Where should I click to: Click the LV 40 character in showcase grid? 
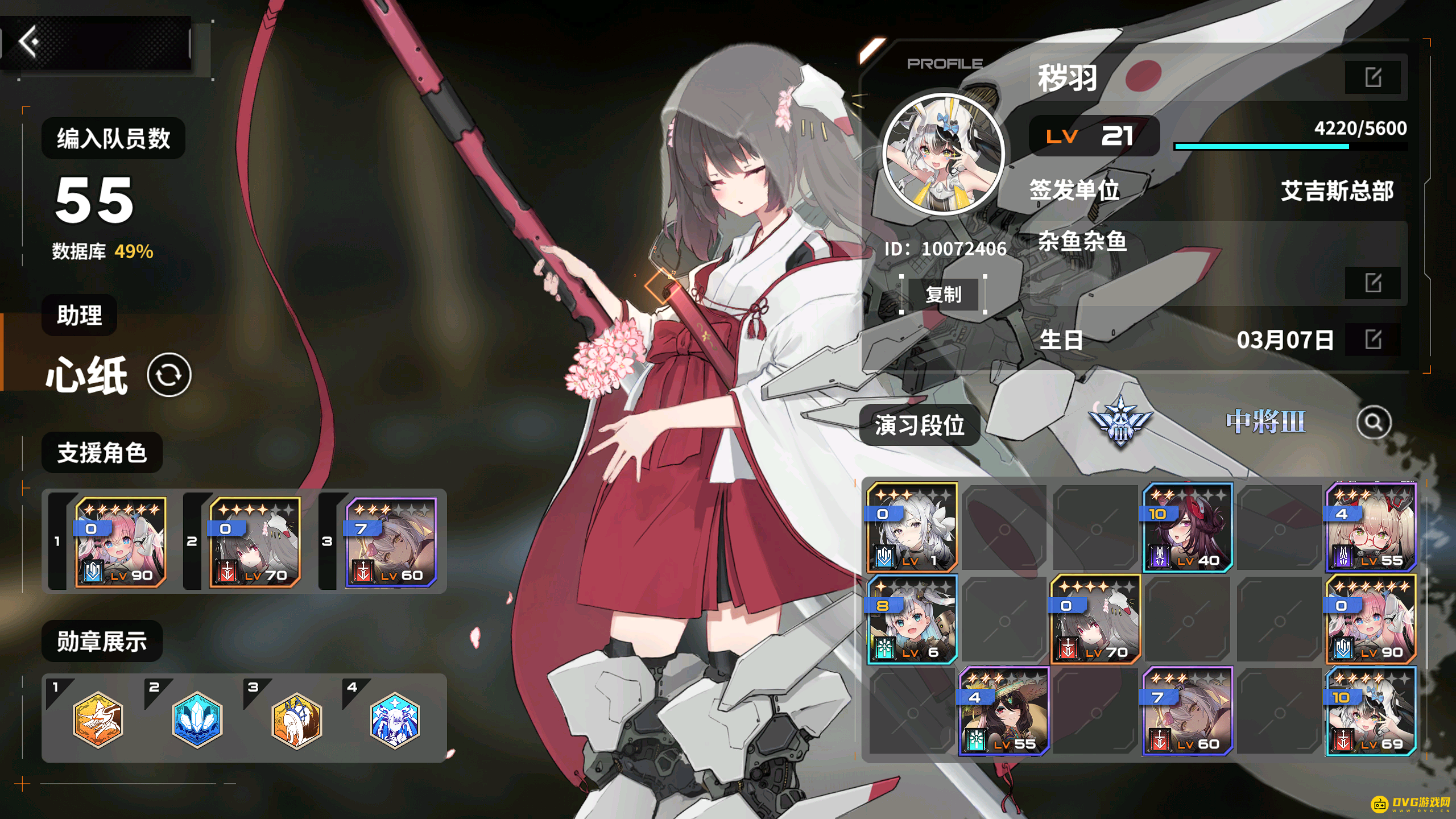(x=1188, y=526)
